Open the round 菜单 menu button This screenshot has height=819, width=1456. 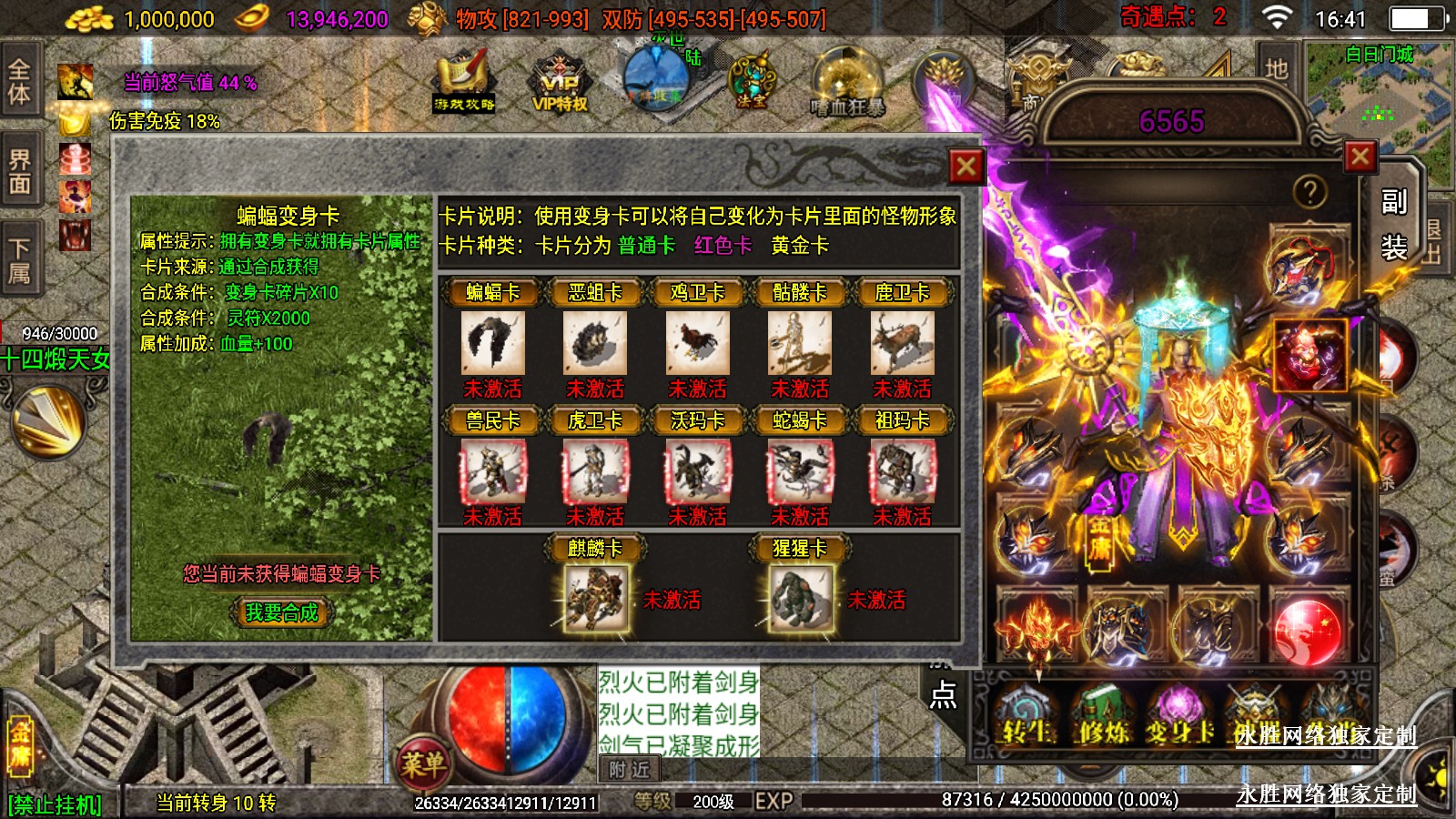pyautogui.click(x=423, y=763)
